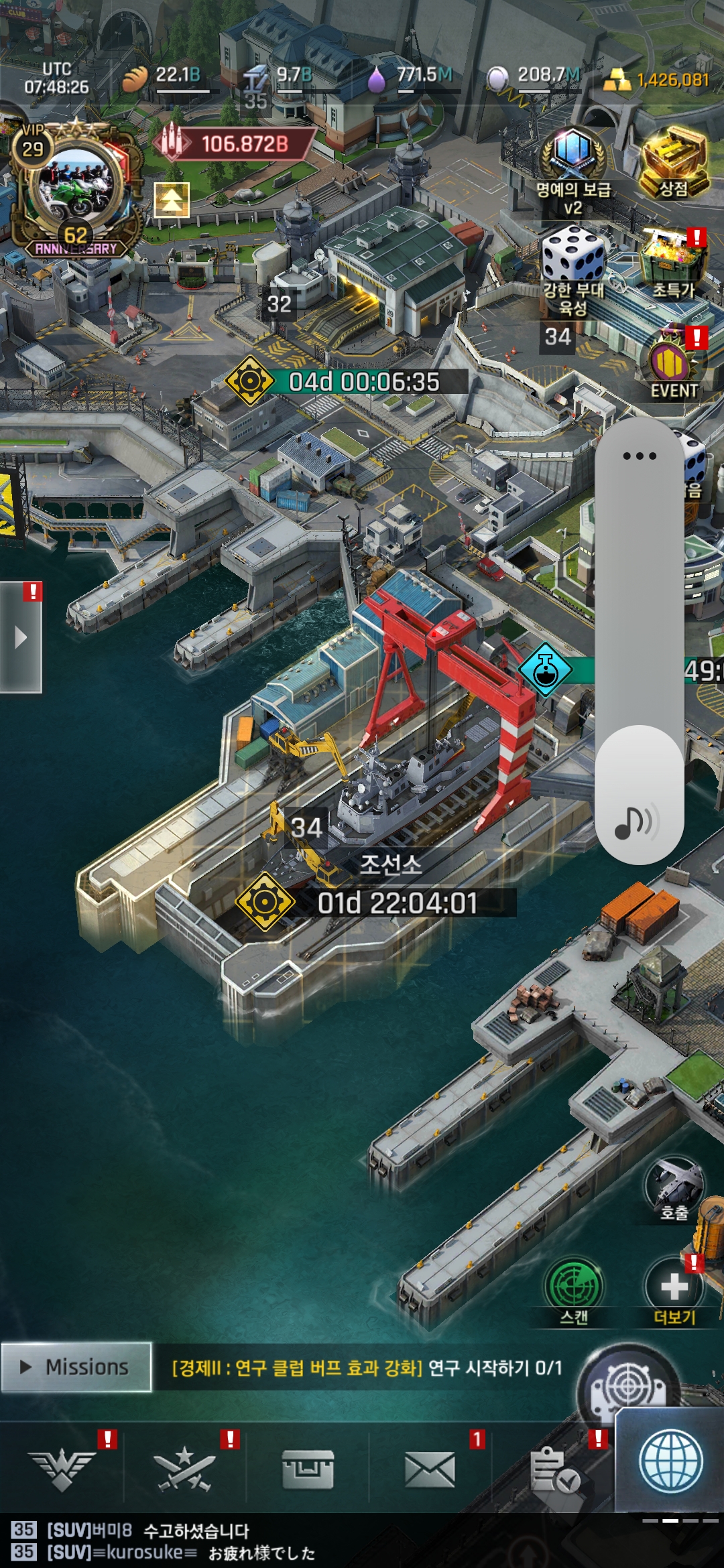Open 명예의 보급 v2 event
The image size is (724, 1568).
coord(573,168)
